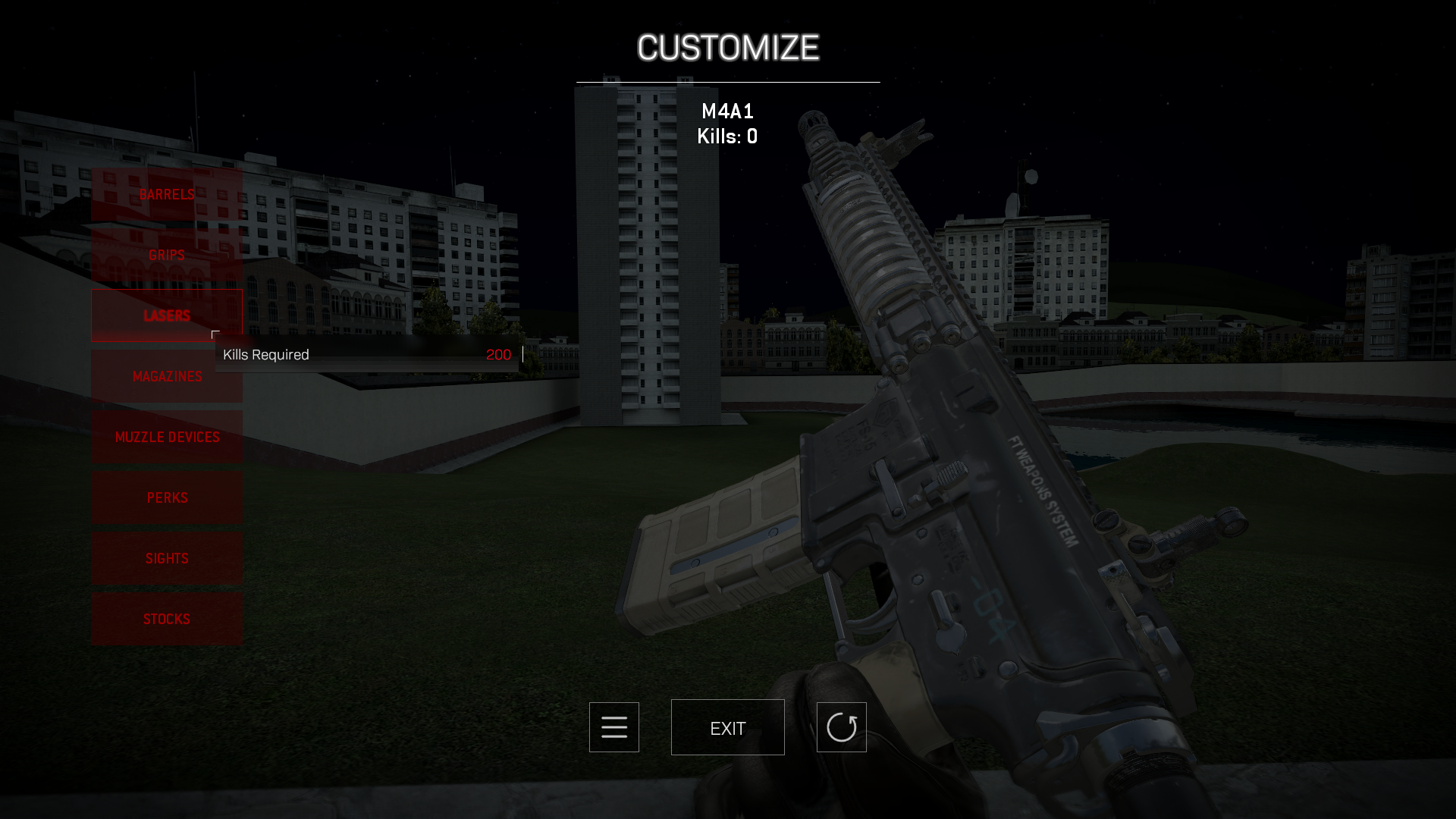Image resolution: width=1456 pixels, height=819 pixels.
Task: Open the BARRELS customization category
Action: click(166, 194)
